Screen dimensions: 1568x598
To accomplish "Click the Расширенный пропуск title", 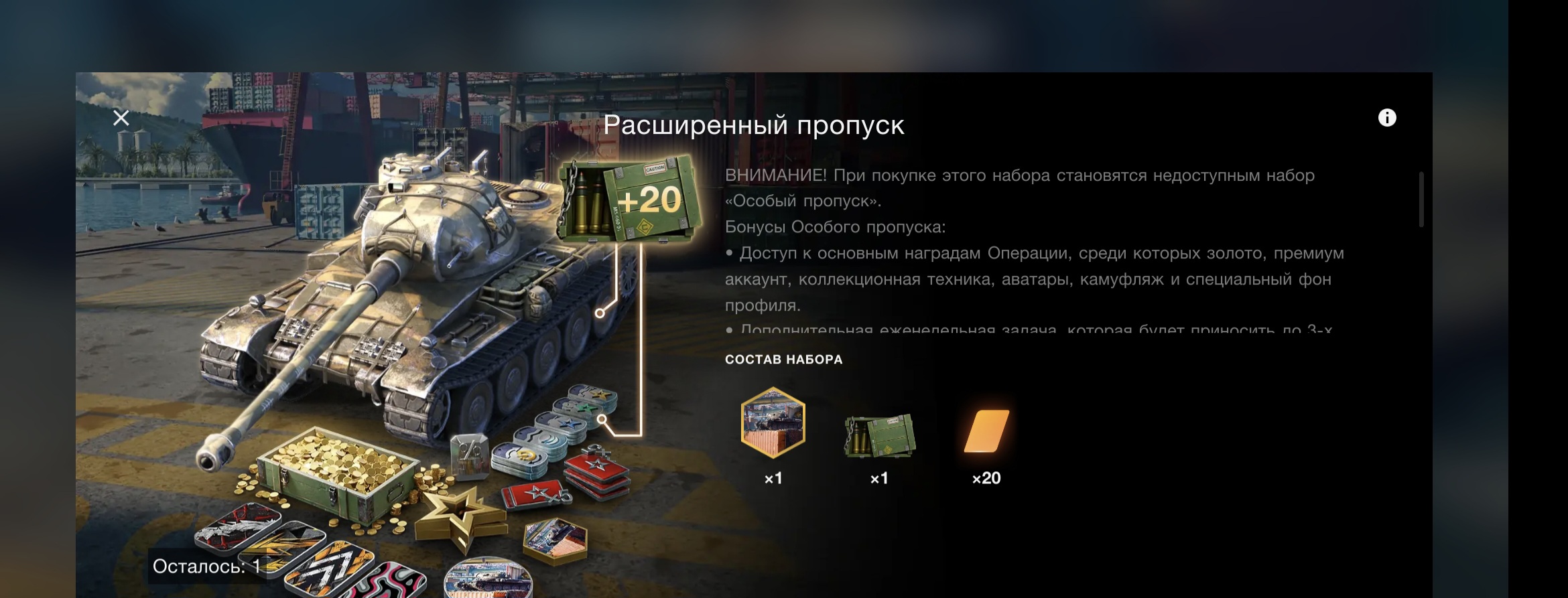I will pos(756,125).
